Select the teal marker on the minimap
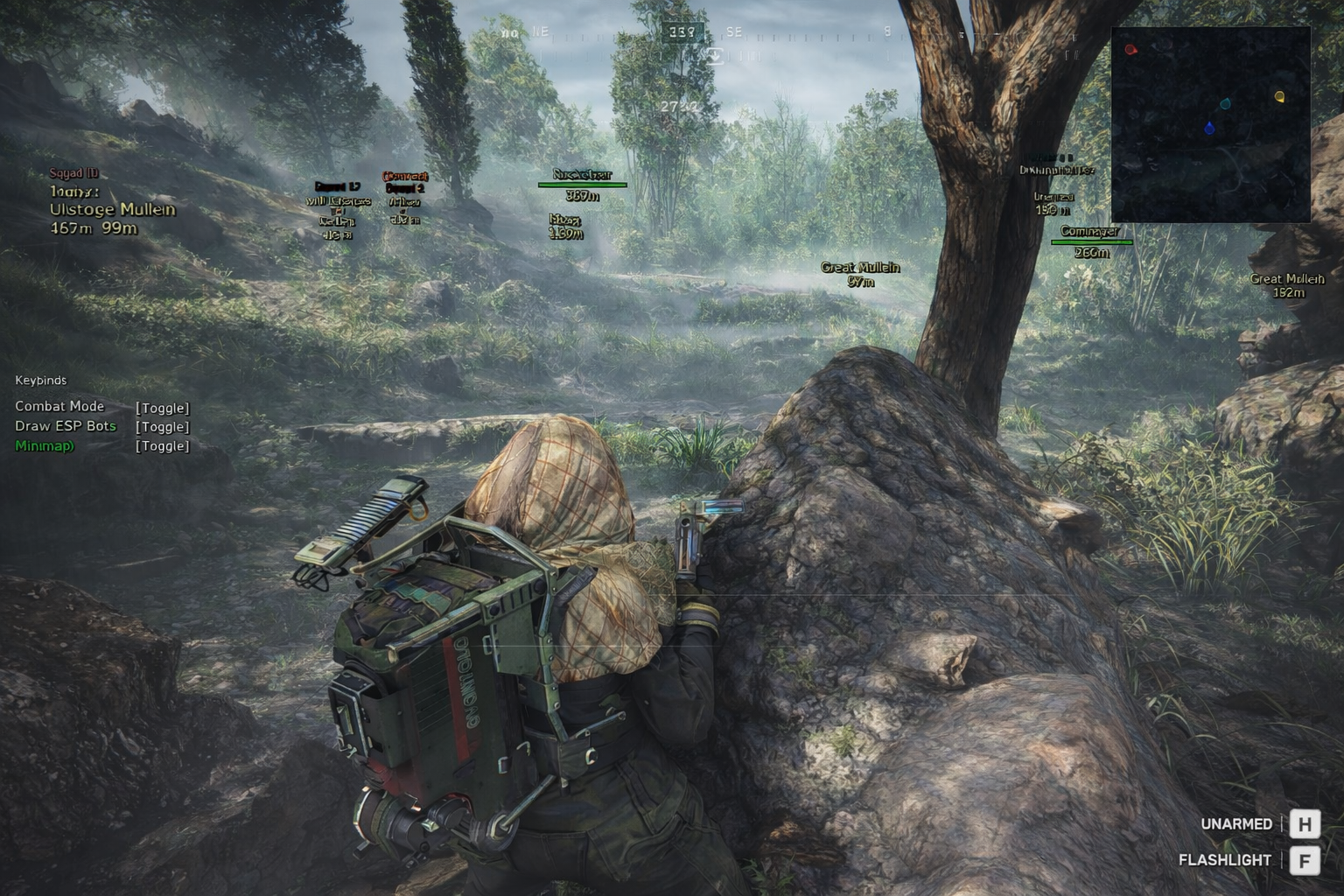 coord(1226,104)
